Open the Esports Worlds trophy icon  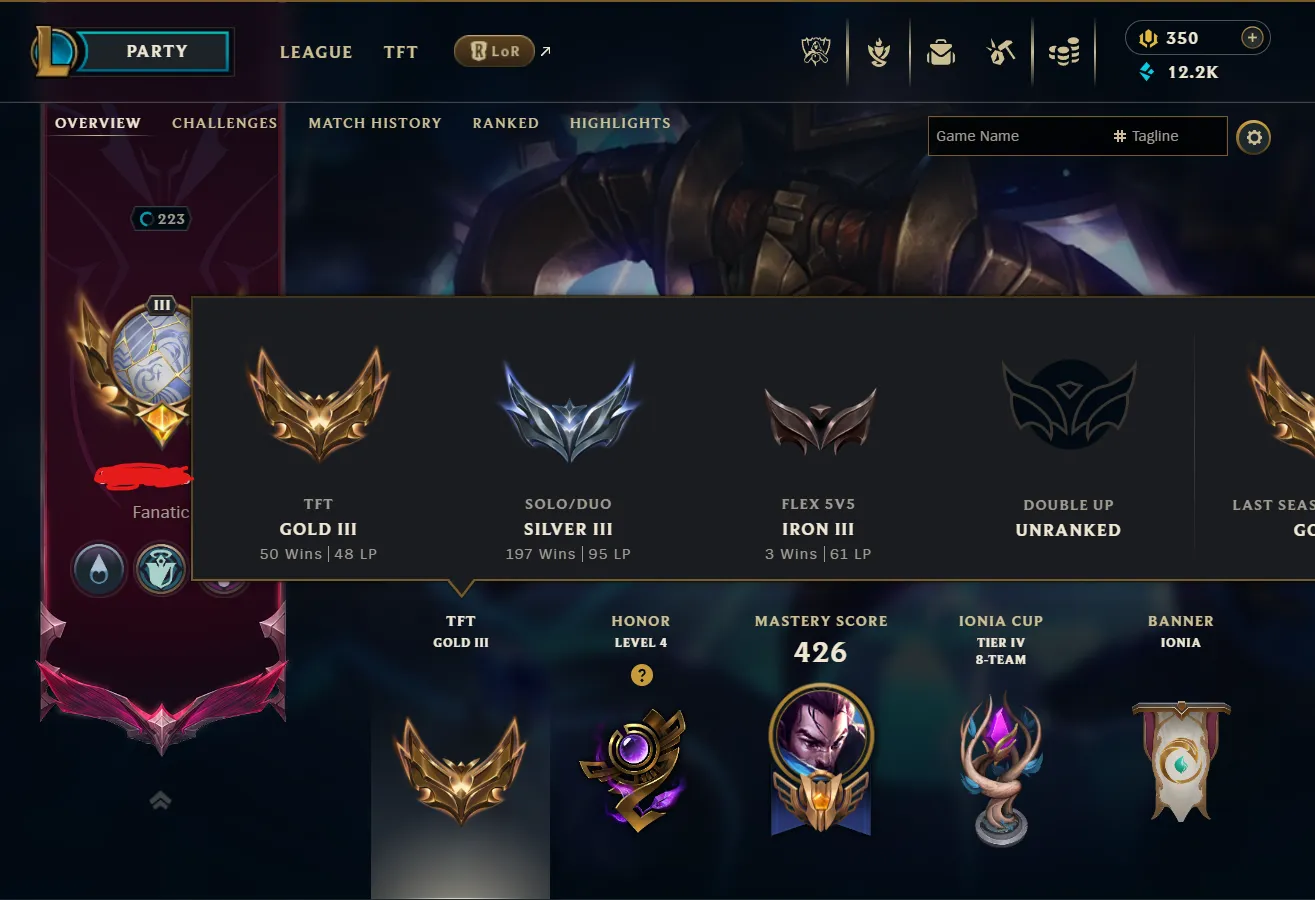[815, 52]
